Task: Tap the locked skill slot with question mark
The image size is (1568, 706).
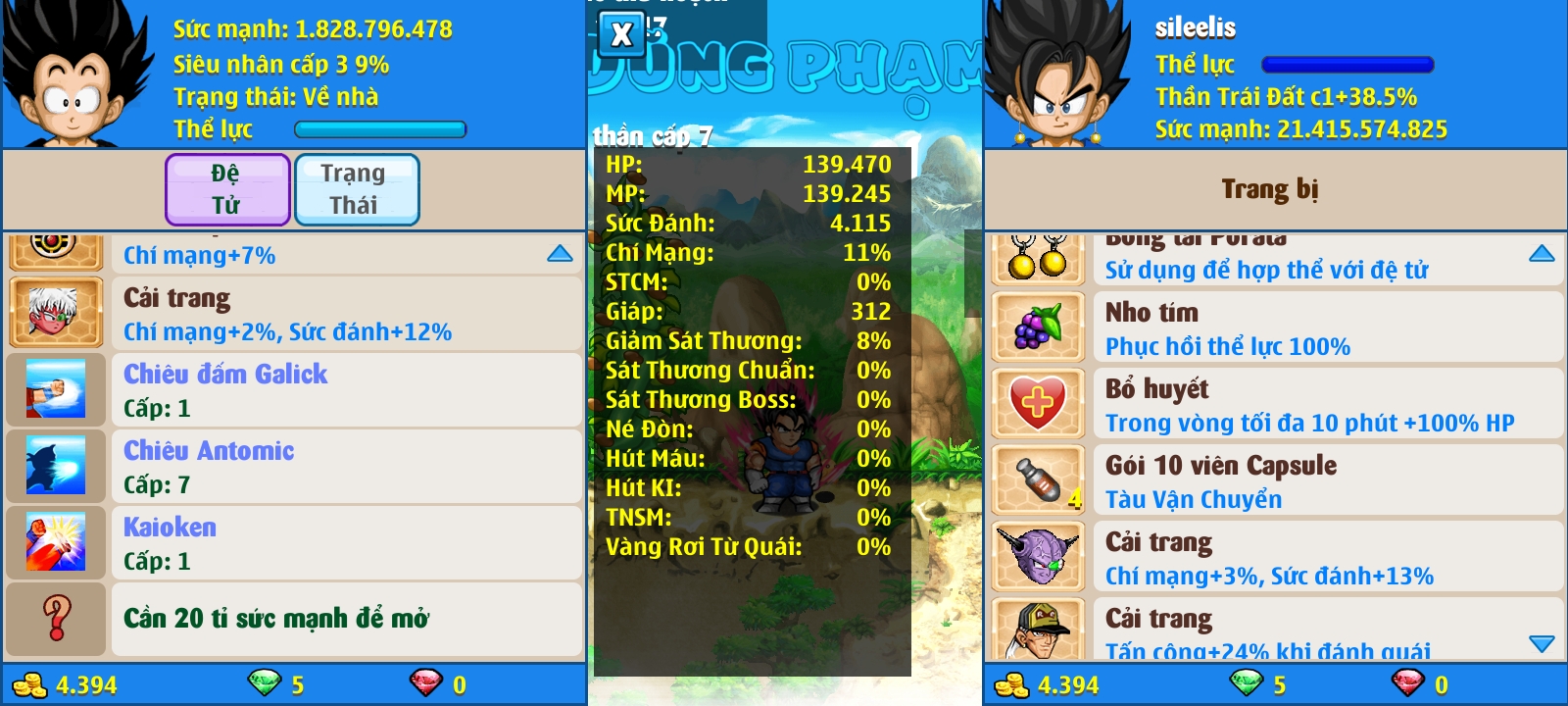Action: 294,619
